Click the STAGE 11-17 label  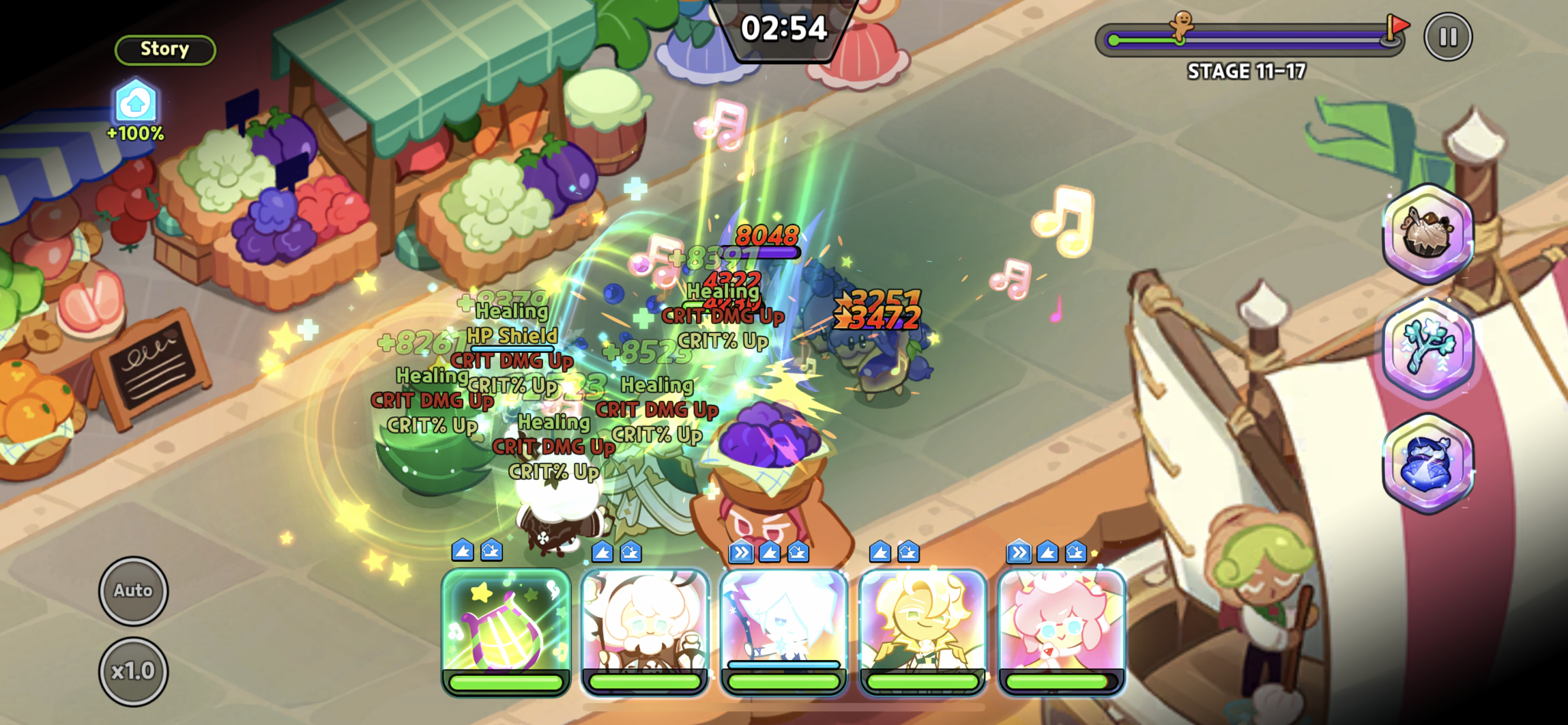(1244, 71)
